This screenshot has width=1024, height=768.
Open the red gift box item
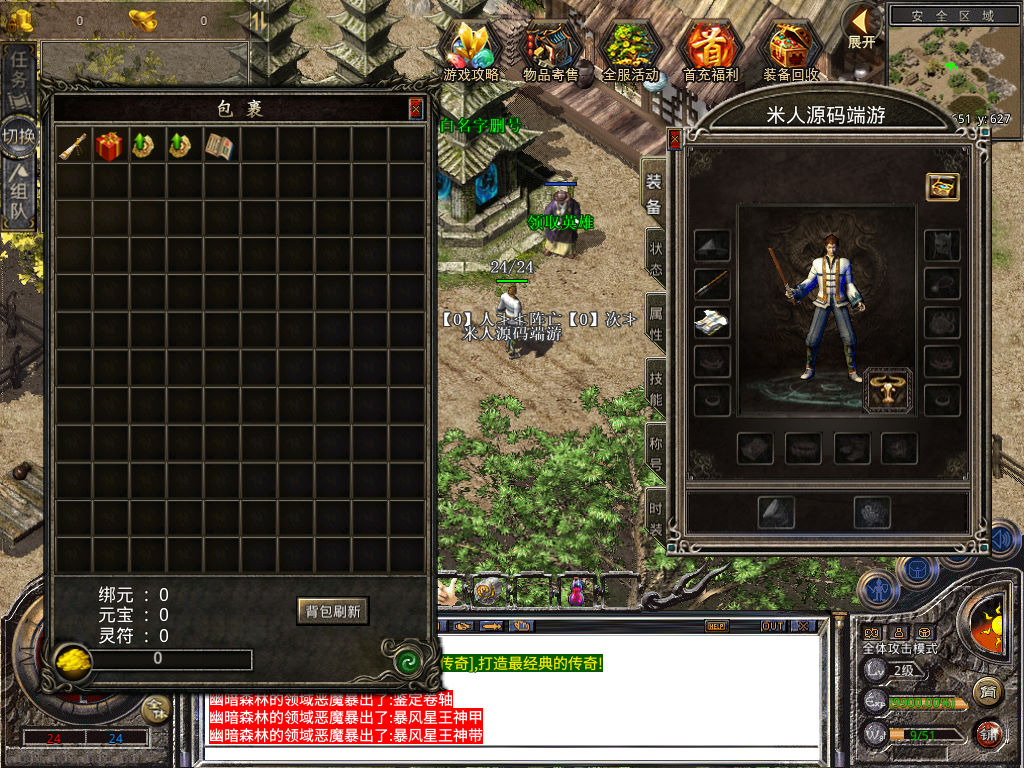click(x=109, y=146)
